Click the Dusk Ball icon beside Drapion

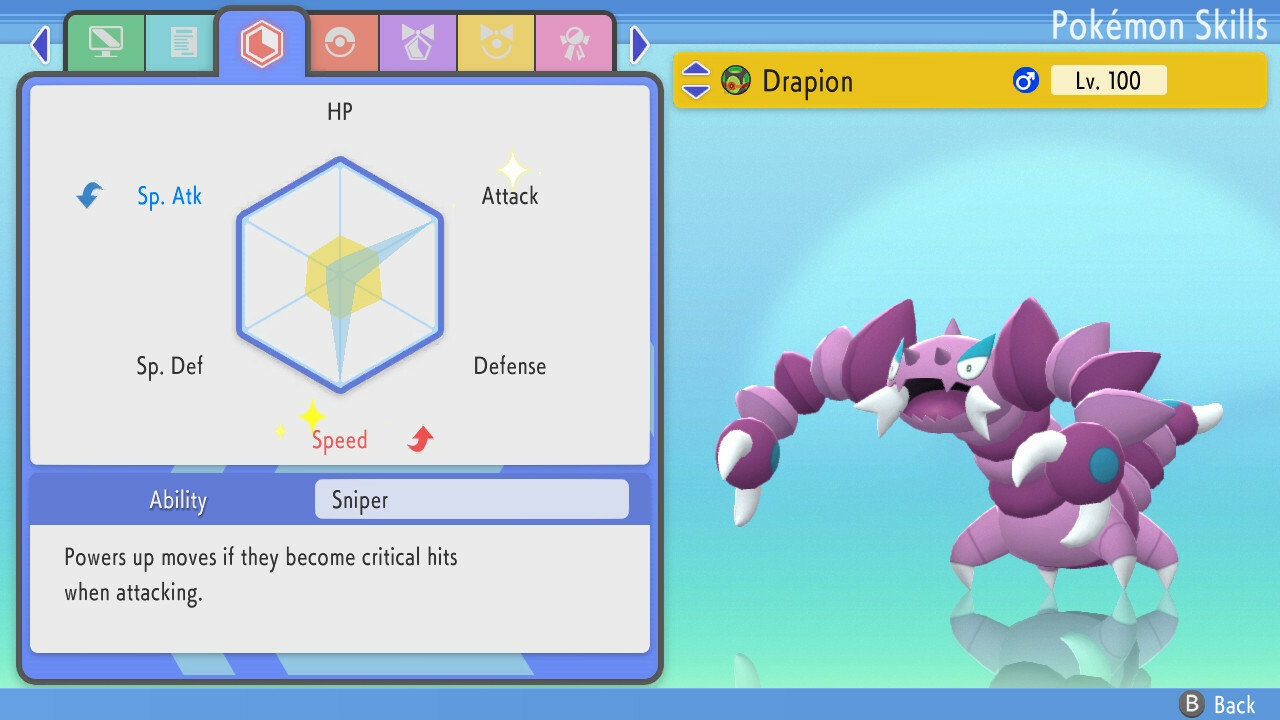[735, 81]
